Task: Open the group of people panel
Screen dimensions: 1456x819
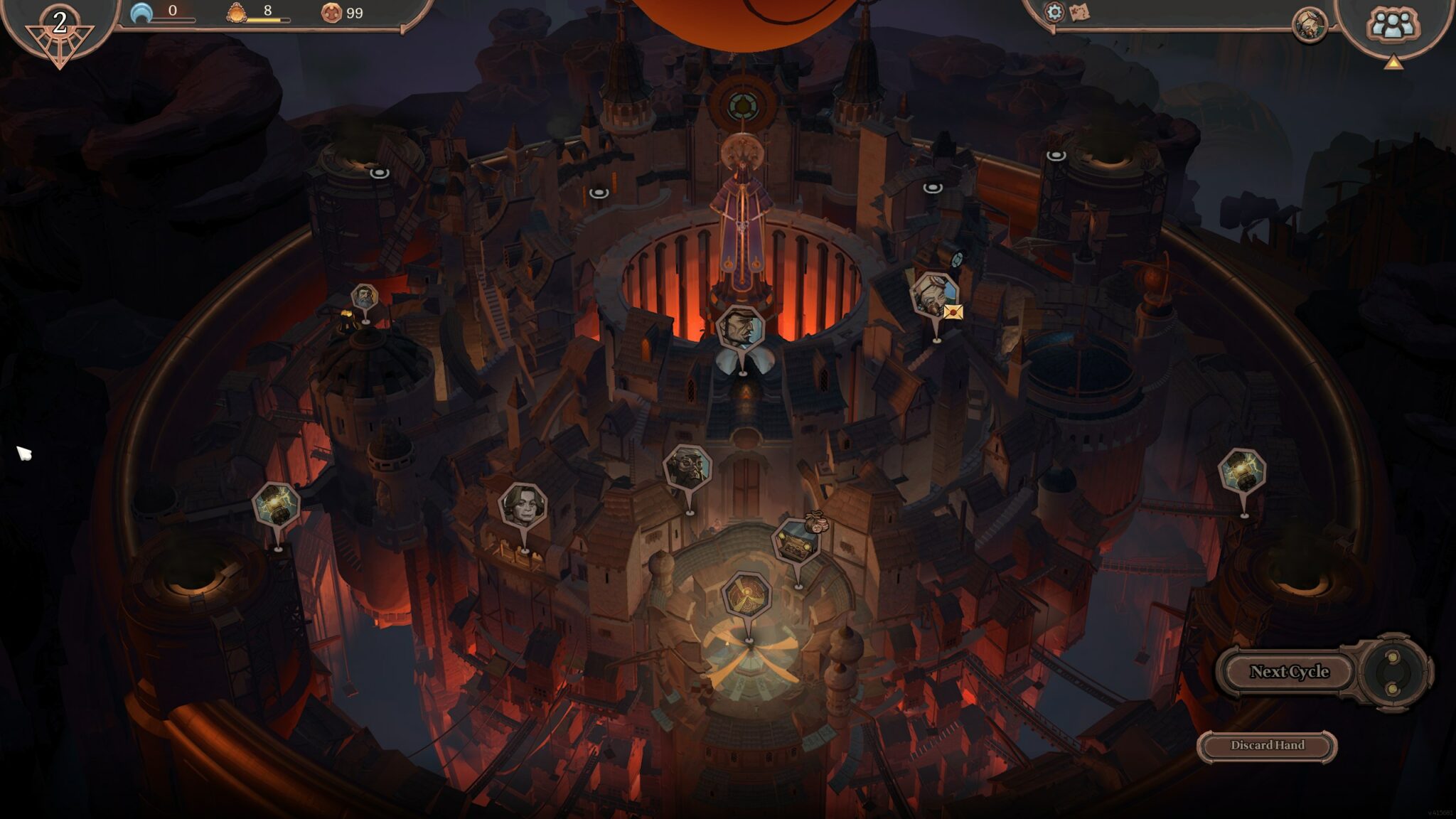Action: click(x=1392, y=25)
